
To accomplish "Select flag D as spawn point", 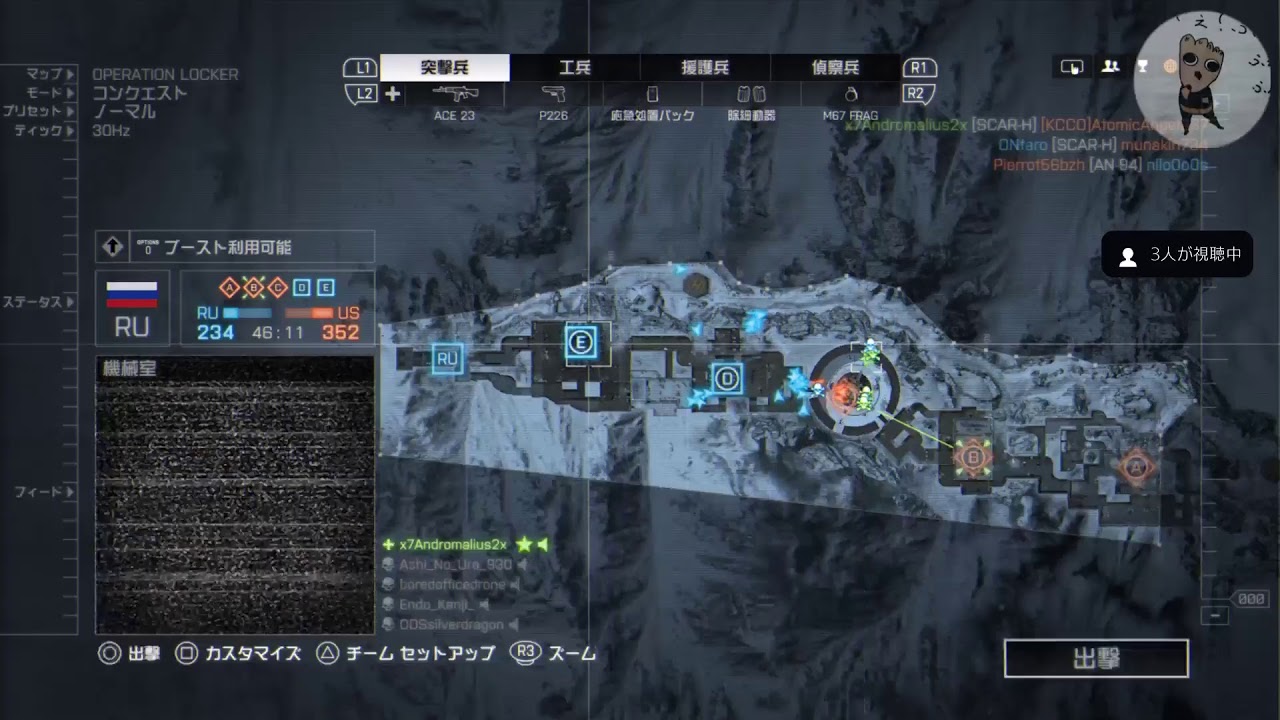I will click(727, 378).
